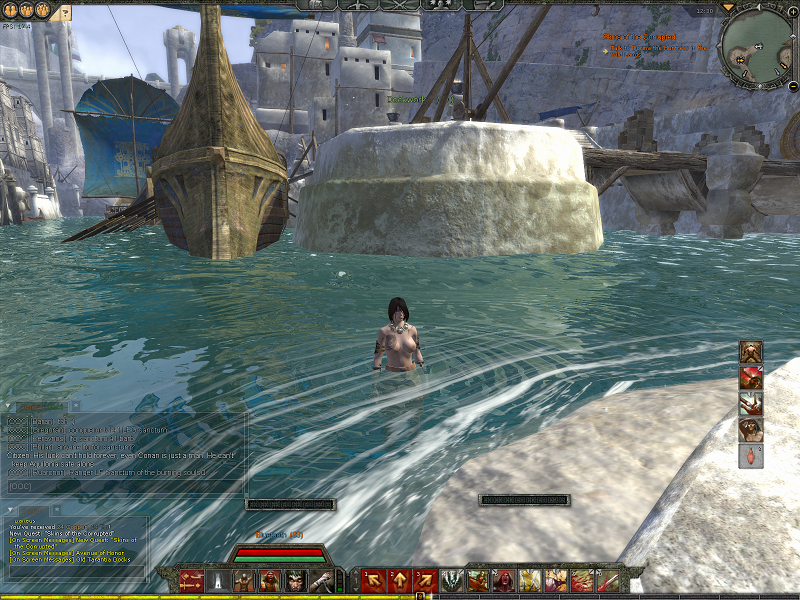Use the red hooded figure ability
This screenshot has width=800, height=600.
click(504, 579)
